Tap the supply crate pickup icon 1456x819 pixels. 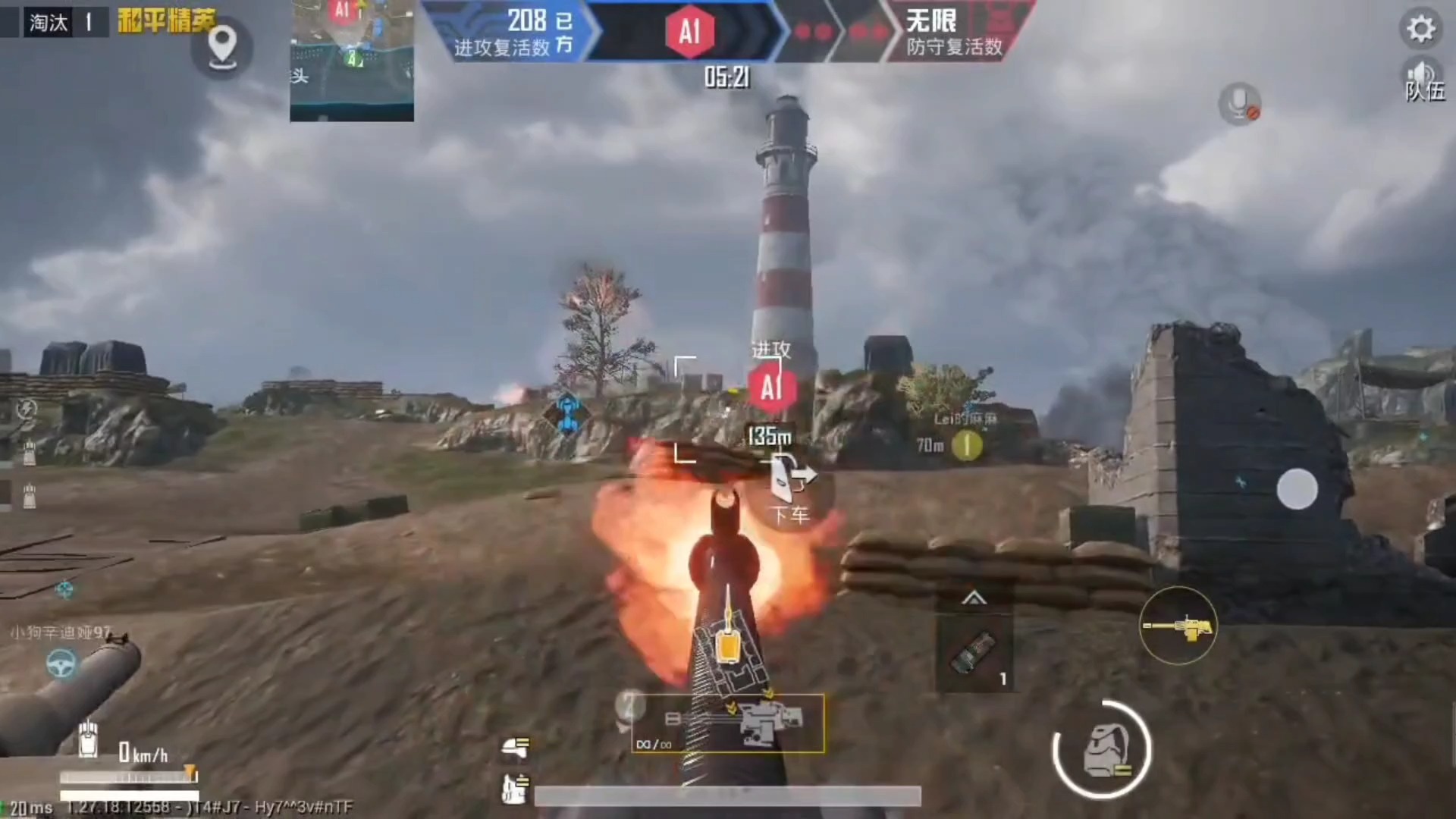click(x=516, y=787)
